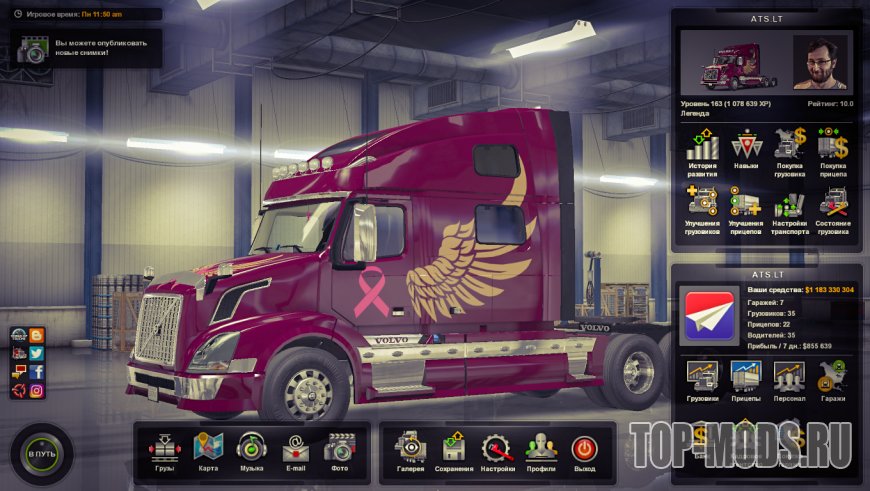Click the Twitter bird icon
The height and width of the screenshot is (491, 870).
(x=37, y=353)
